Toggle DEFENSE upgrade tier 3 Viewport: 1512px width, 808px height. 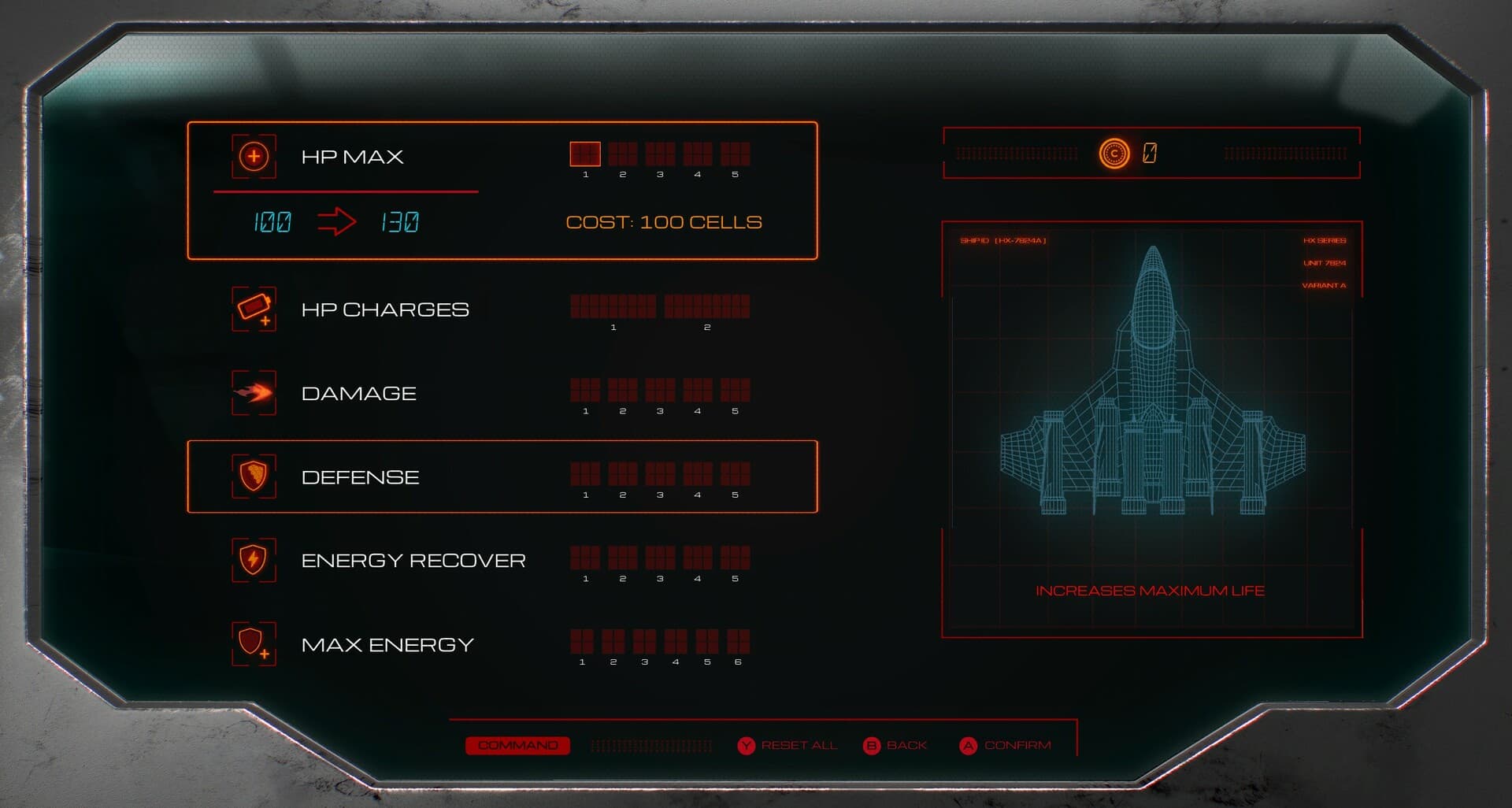click(659, 473)
